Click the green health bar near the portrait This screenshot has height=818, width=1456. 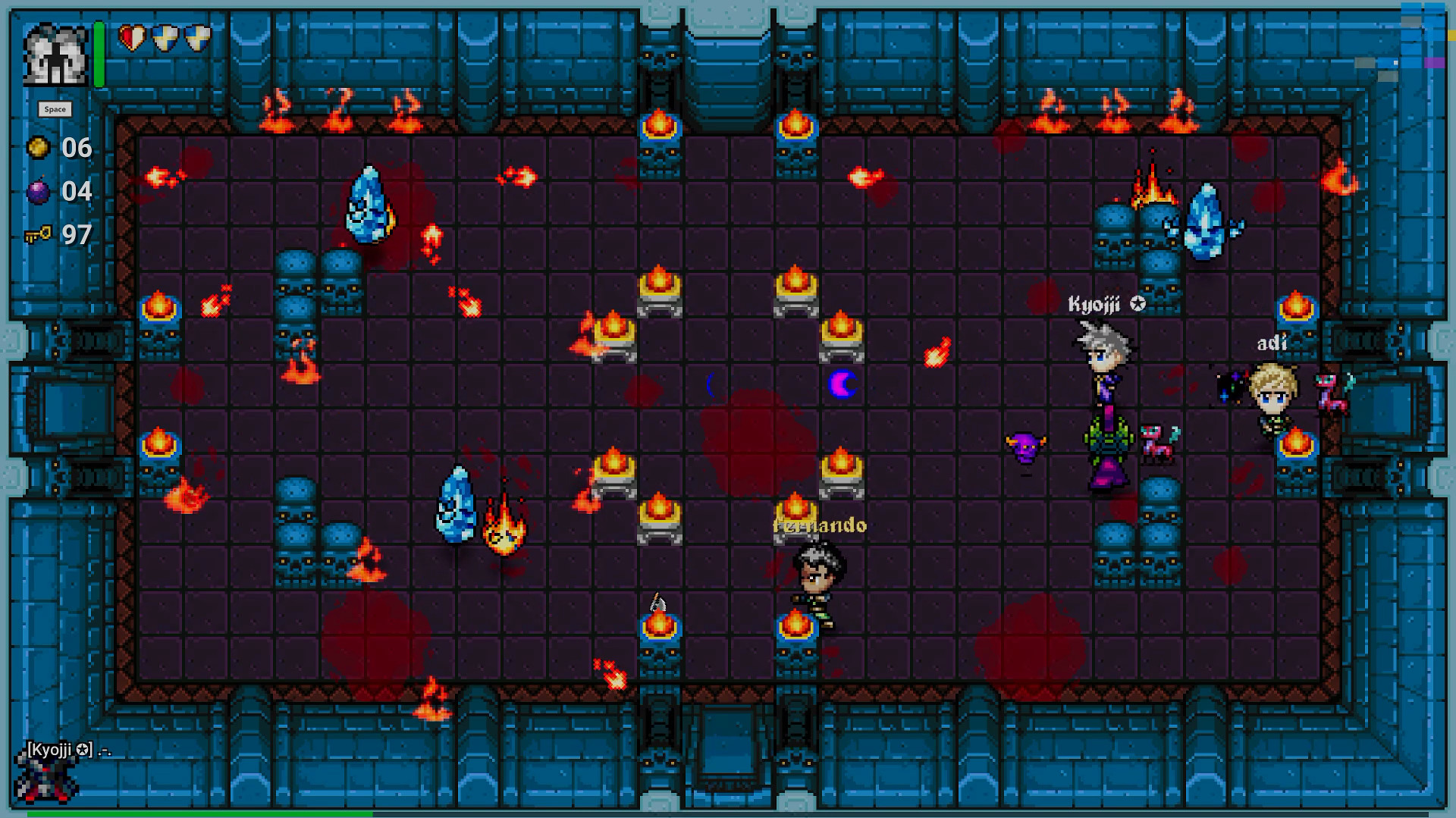click(97, 53)
